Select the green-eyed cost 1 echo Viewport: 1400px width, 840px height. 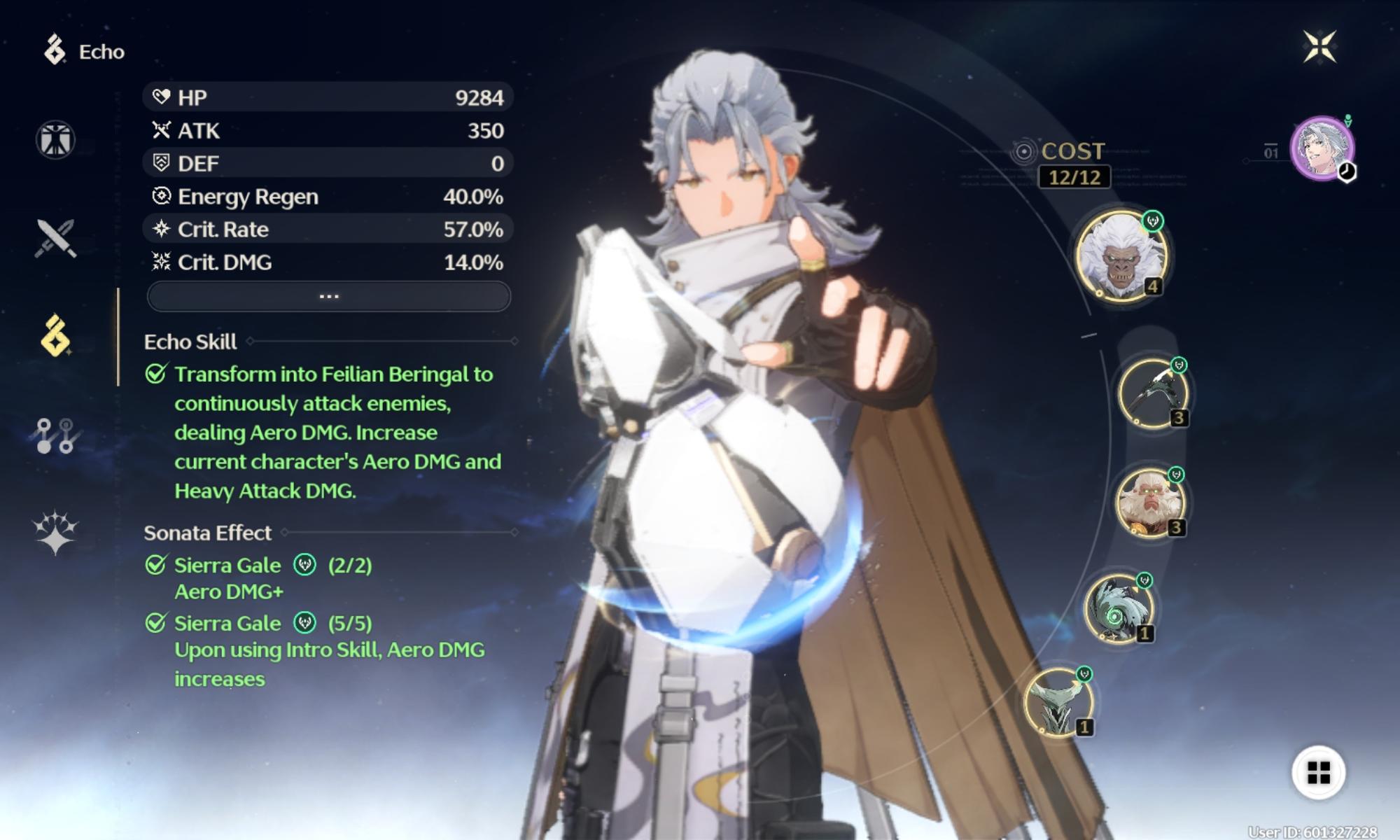coord(1118,608)
